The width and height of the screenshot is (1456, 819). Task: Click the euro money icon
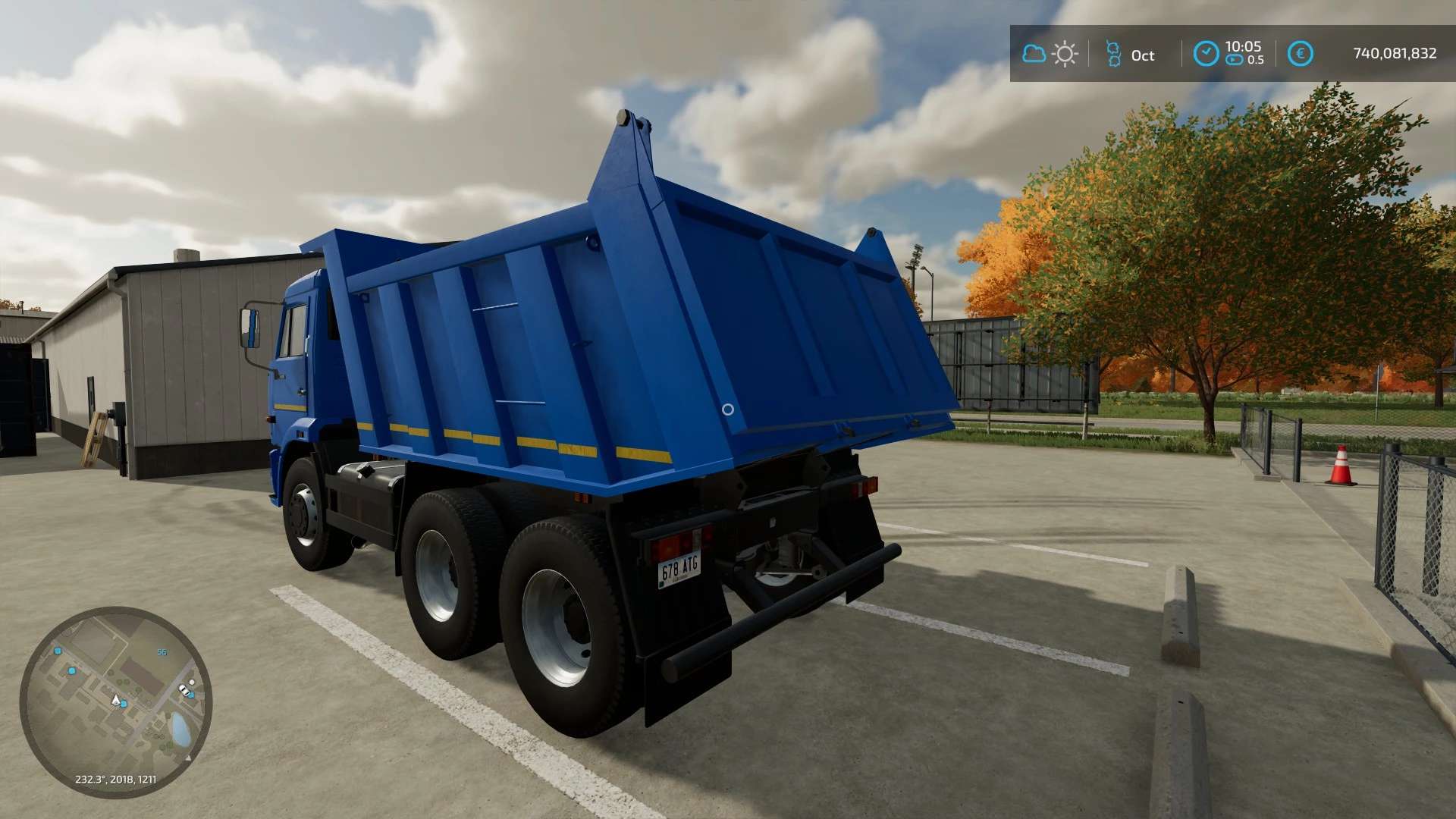point(1300,53)
